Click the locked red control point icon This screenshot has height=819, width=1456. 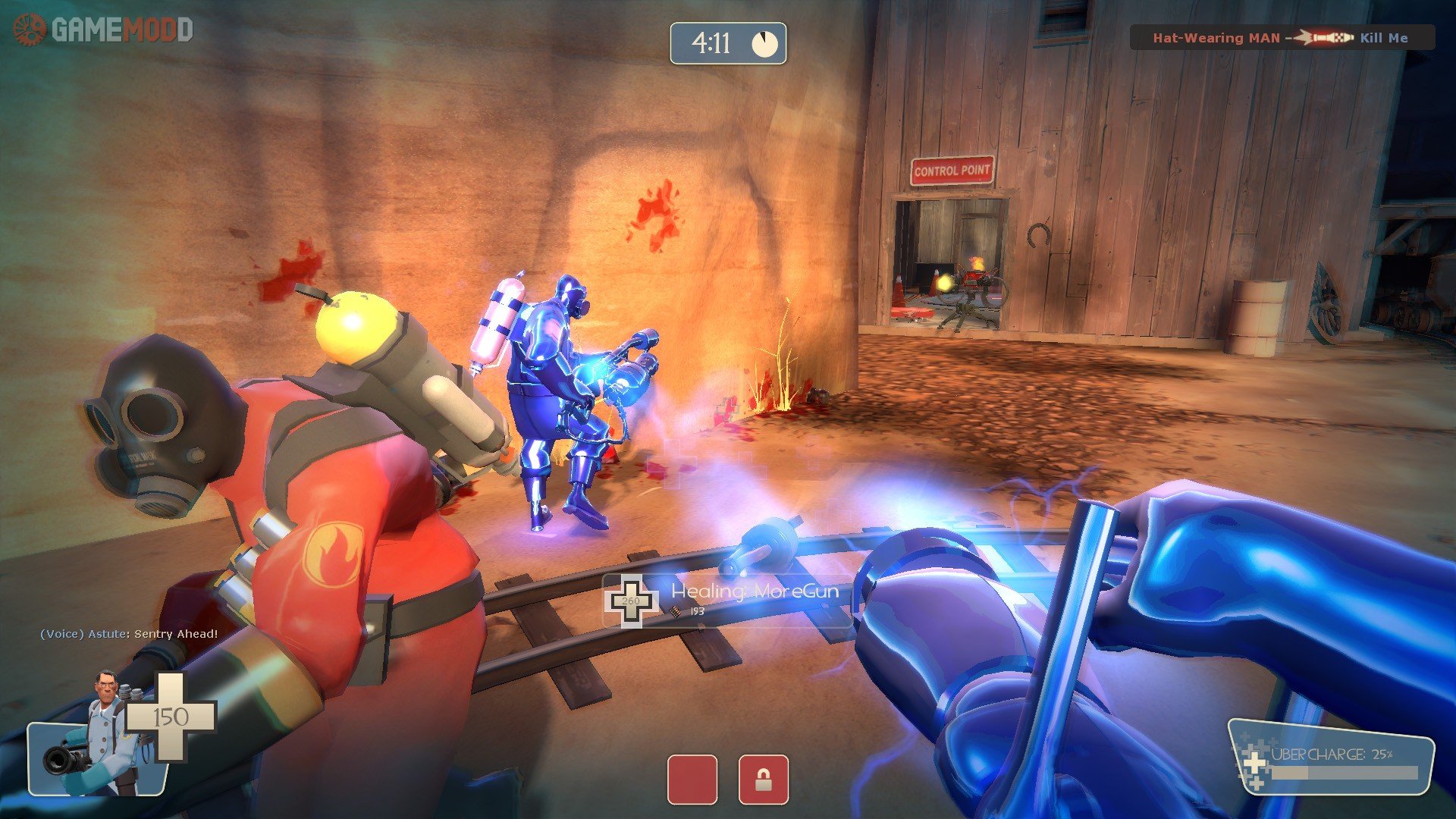pyautogui.click(x=763, y=779)
